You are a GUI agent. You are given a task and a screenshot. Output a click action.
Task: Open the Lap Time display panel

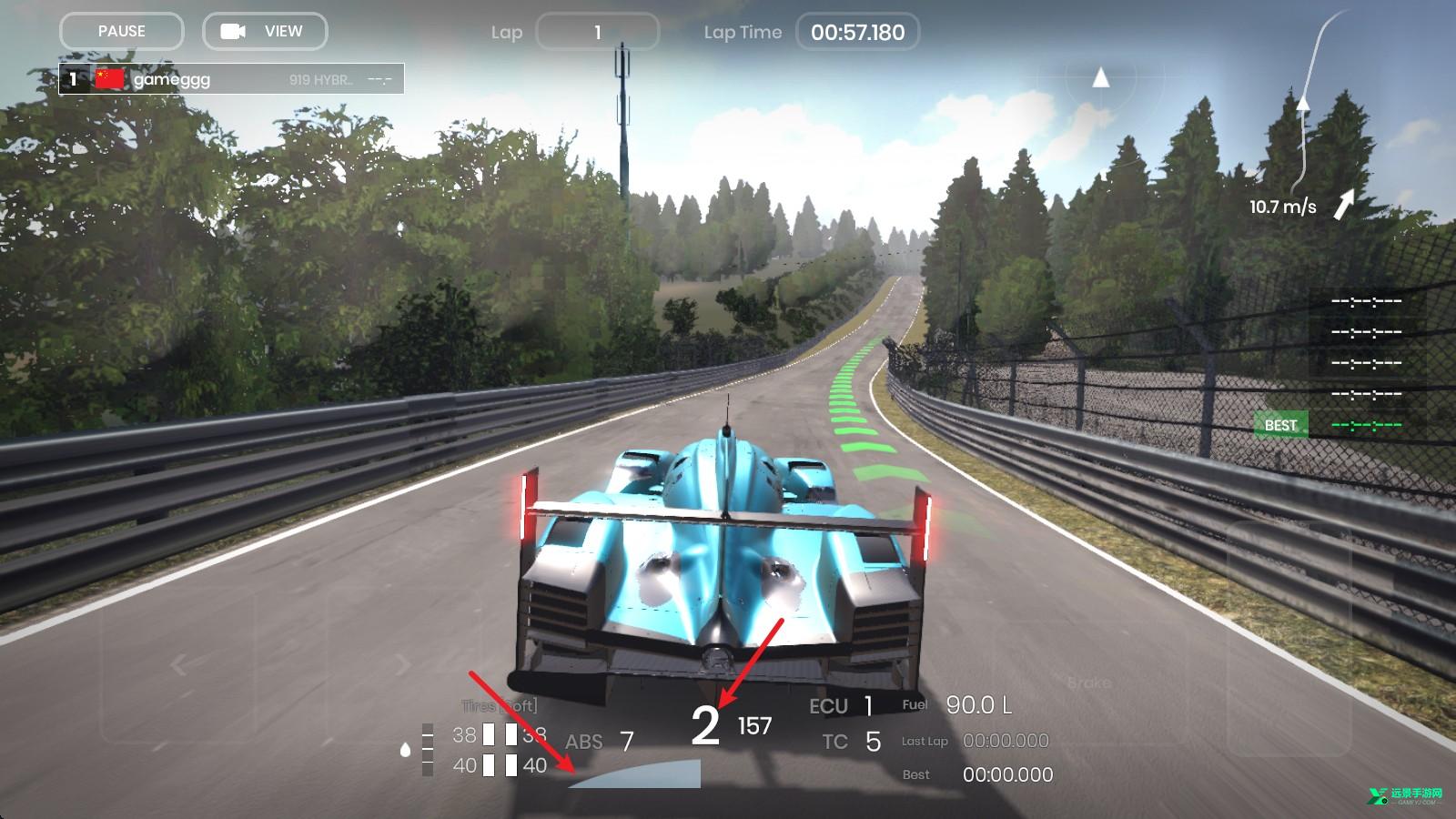859,32
